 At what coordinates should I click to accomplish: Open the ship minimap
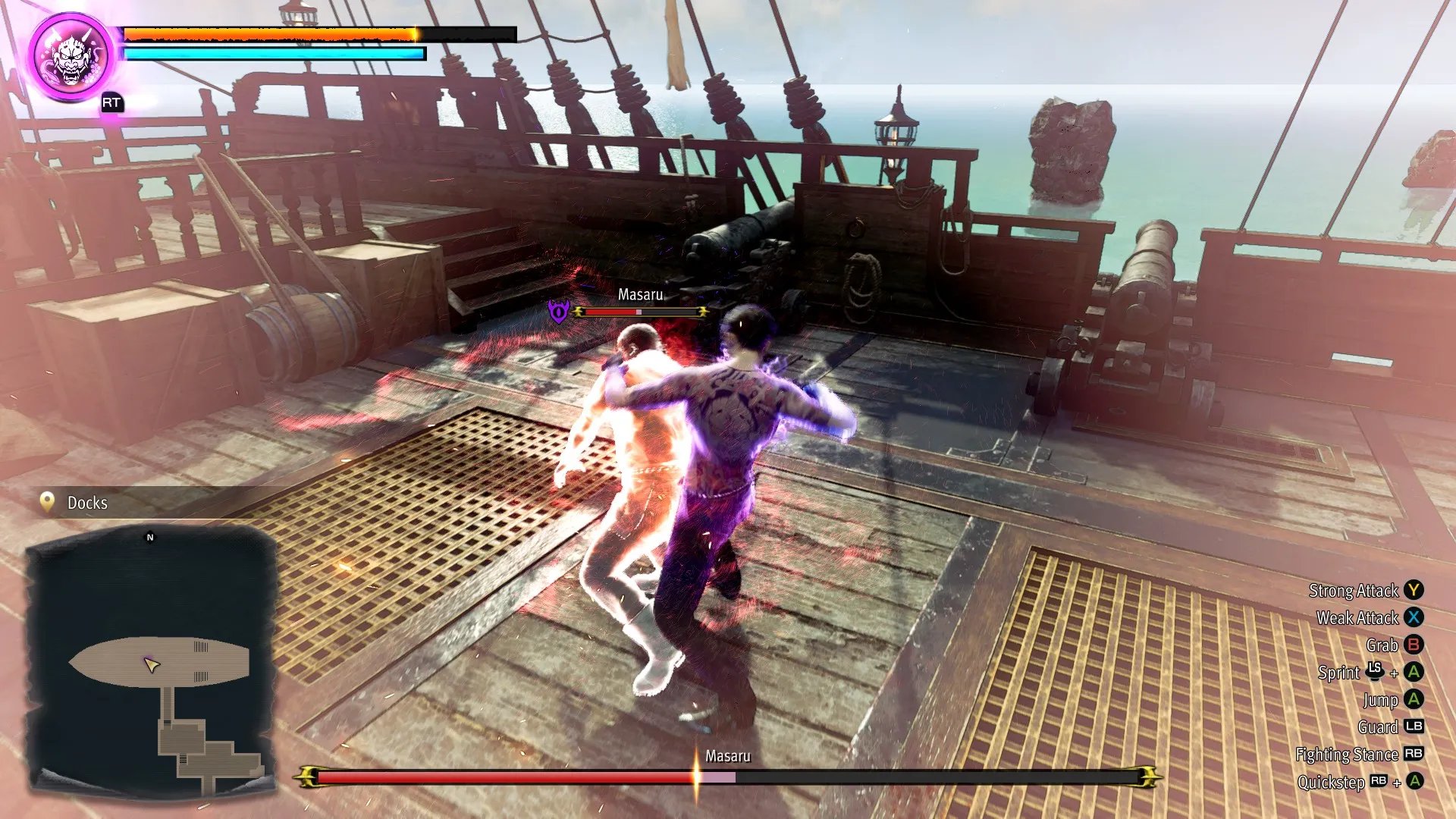pyautogui.click(x=150, y=660)
